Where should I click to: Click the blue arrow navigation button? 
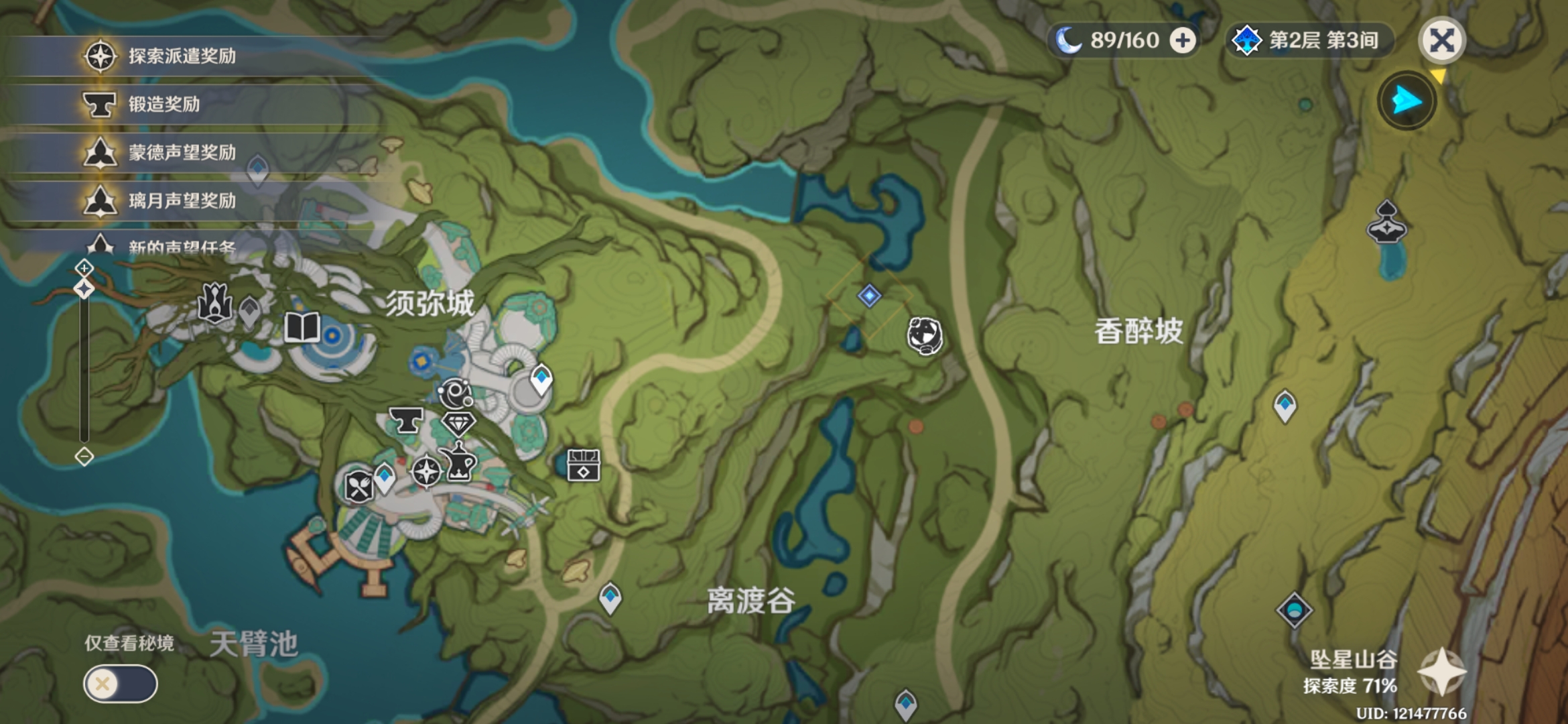tap(1407, 101)
